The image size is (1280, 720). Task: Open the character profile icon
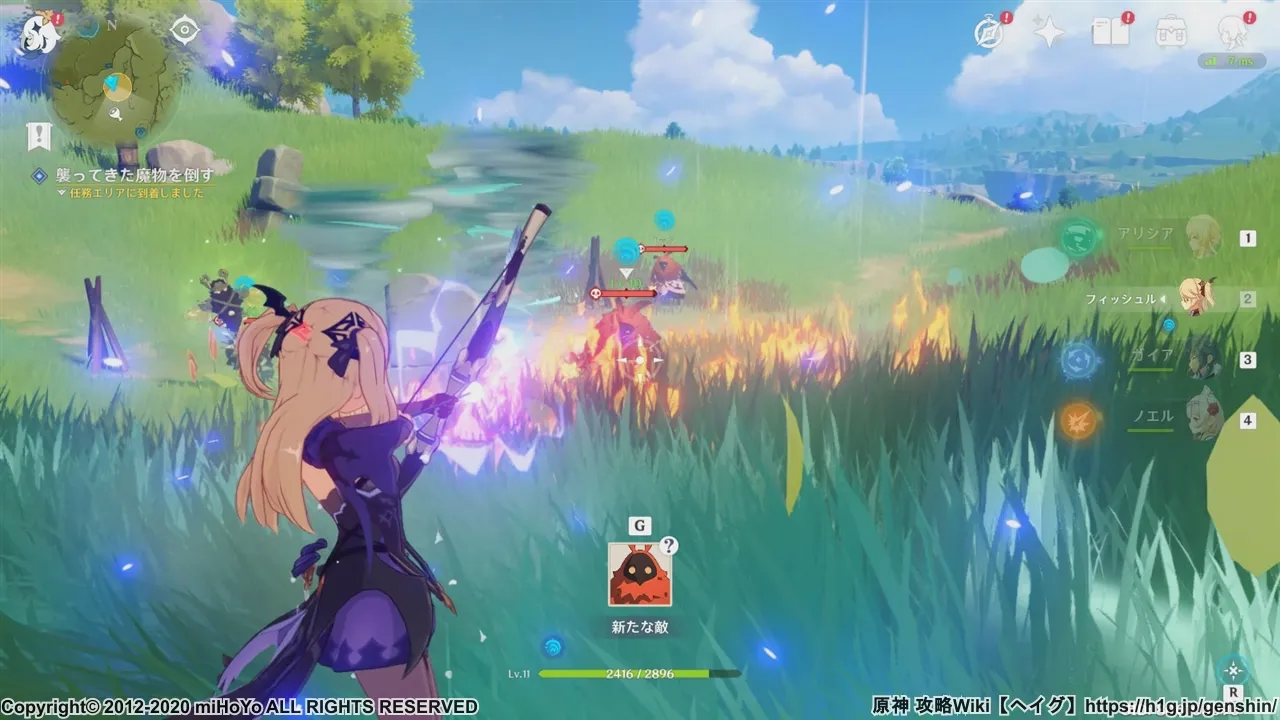tap(1233, 32)
